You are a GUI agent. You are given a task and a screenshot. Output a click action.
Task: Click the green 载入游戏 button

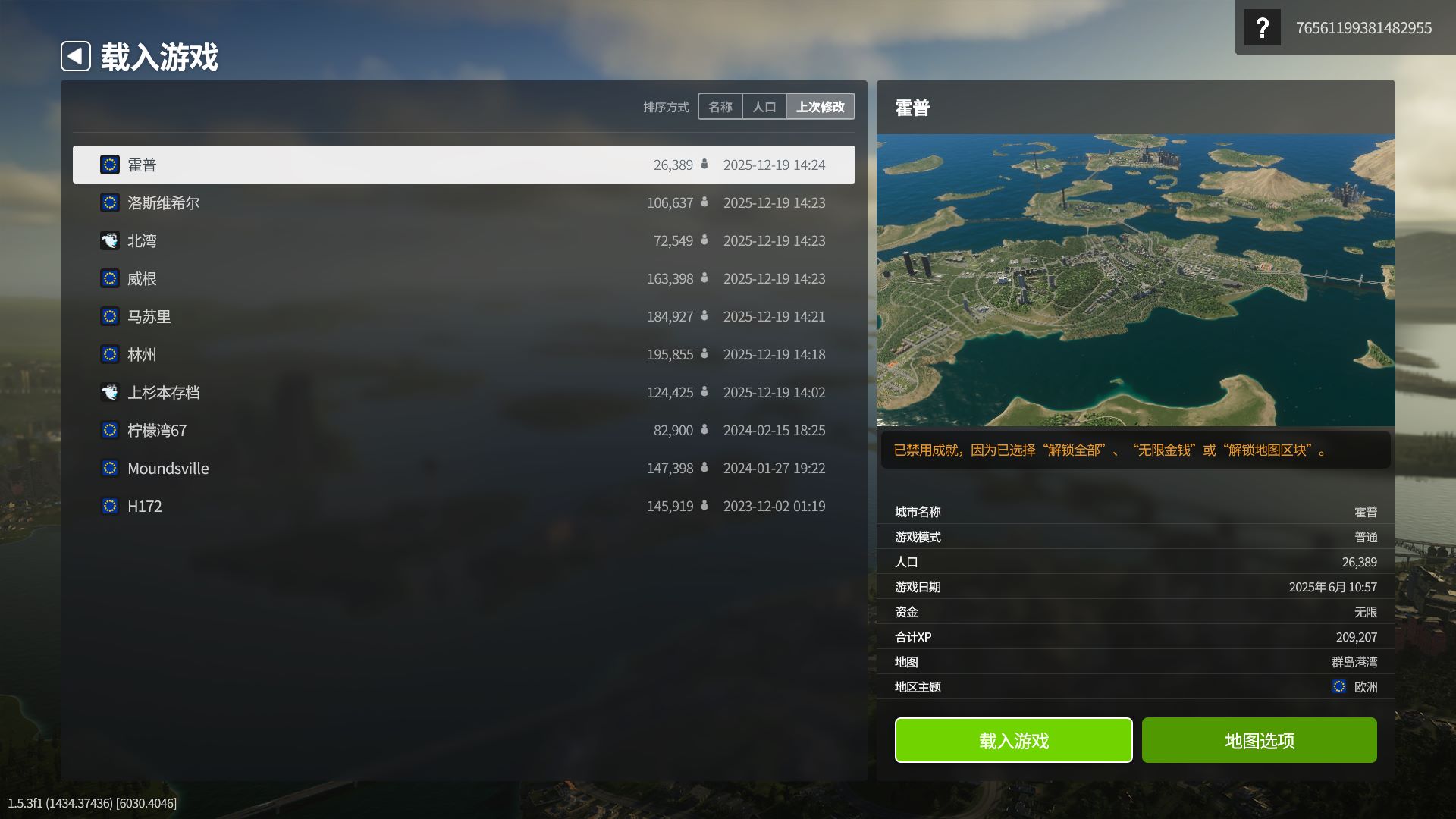pos(1013,740)
